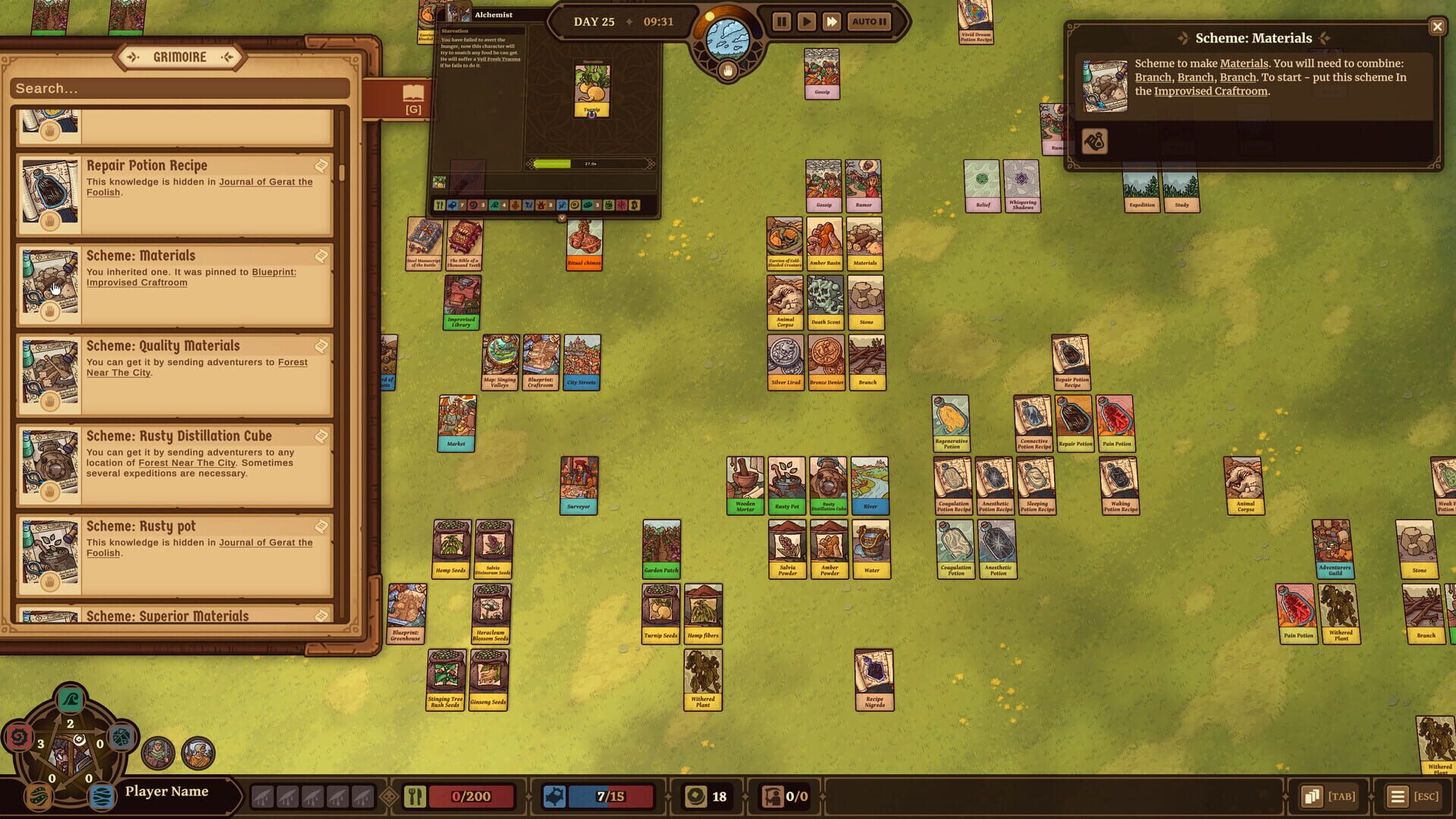Click inside the Grimoire search field
This screenshot has width=1456, height=819.
coord(178,89)
